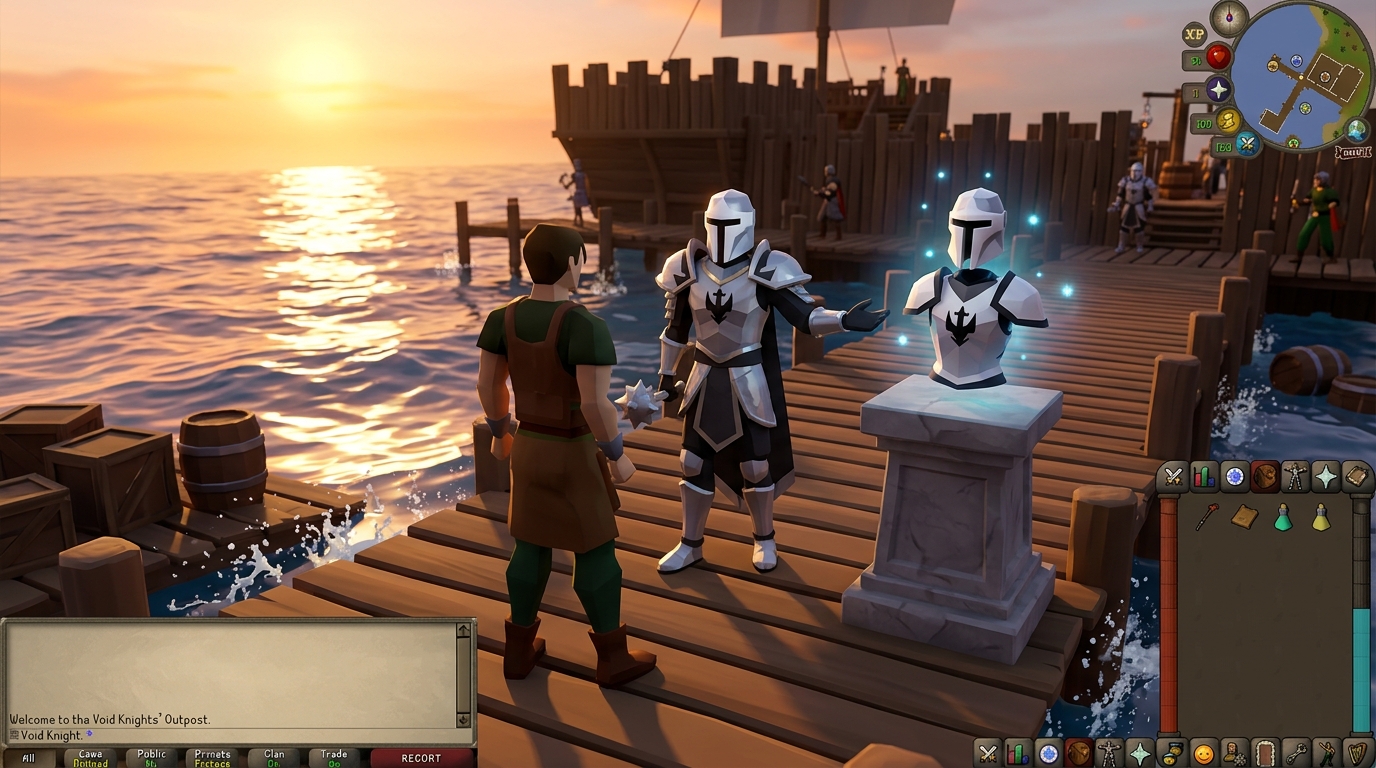Click the compass above the minimap
The height and width of the screenshot is (768, 1376).
[x=1228, y=18]
